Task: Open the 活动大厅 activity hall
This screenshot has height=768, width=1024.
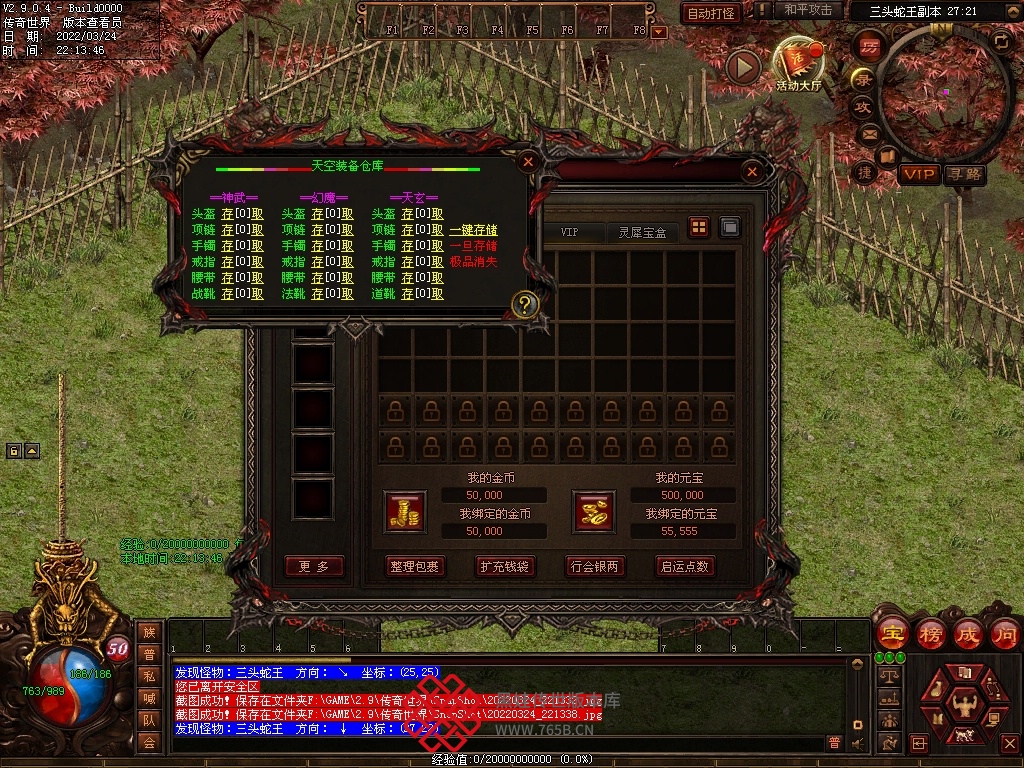Action: [798, 66]
